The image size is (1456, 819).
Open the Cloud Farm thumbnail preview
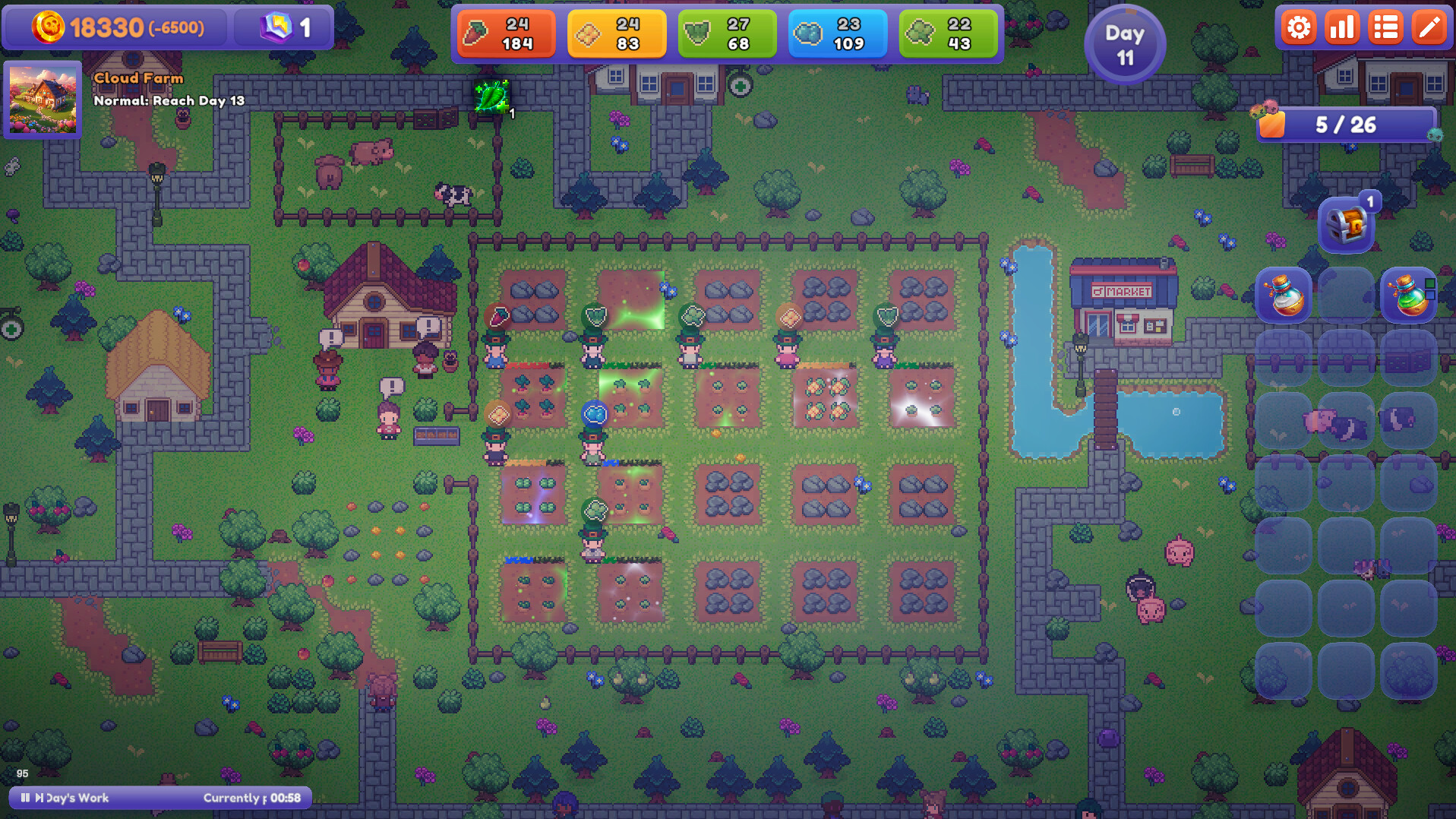pos(42,101)
